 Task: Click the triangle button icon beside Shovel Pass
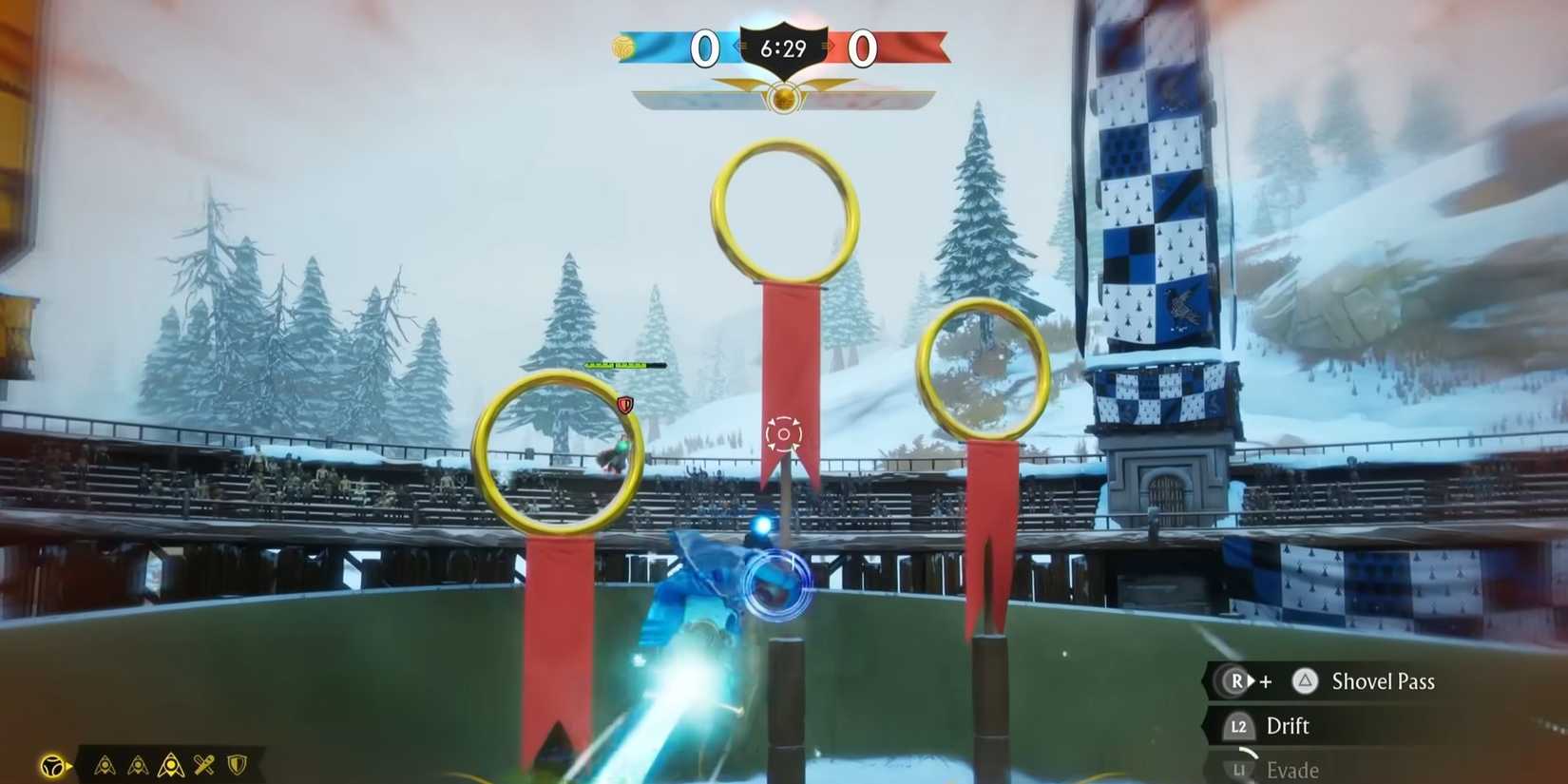click(x=1306, y=681)
